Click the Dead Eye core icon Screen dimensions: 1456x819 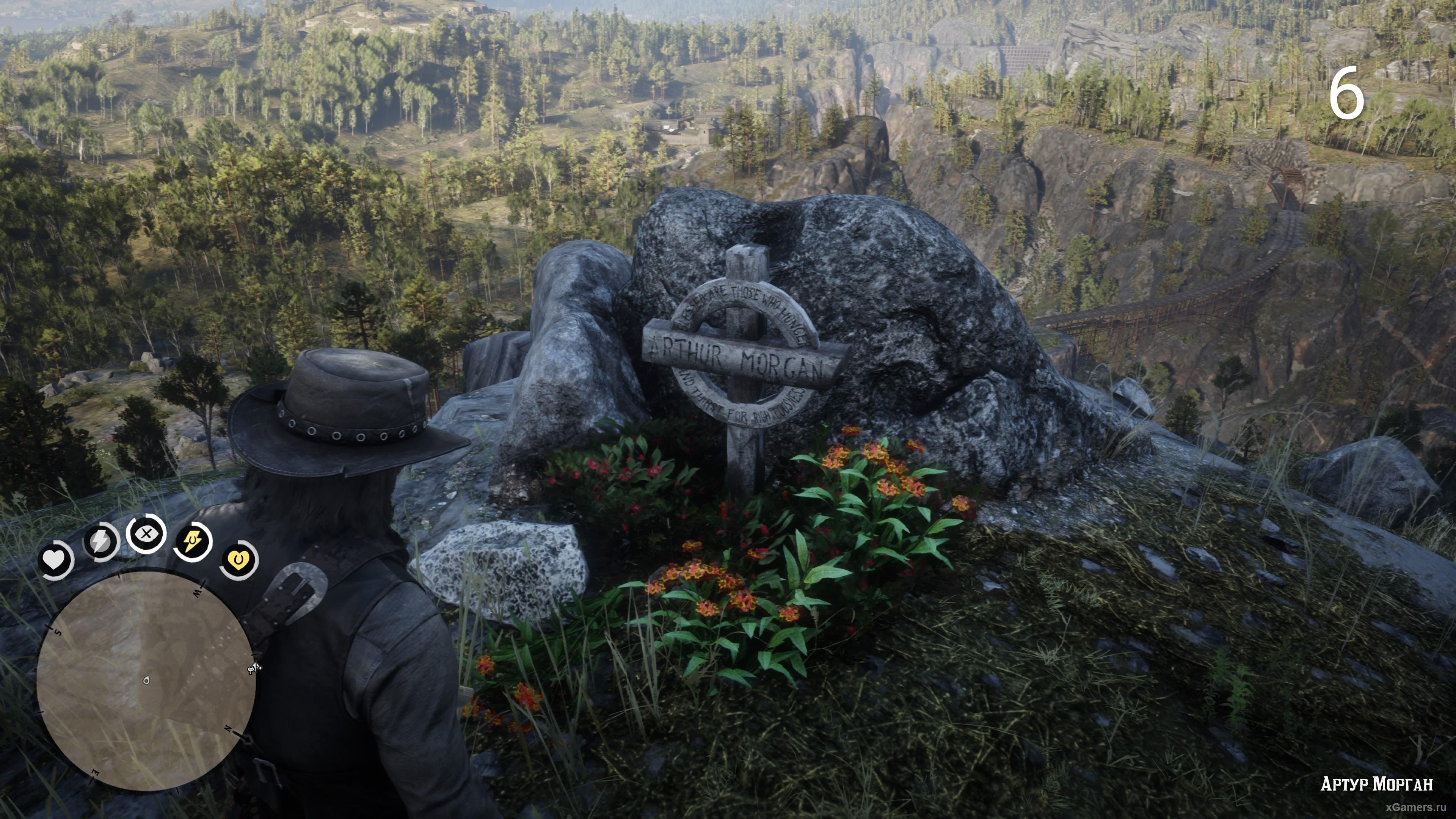click(x=146, y=533)
